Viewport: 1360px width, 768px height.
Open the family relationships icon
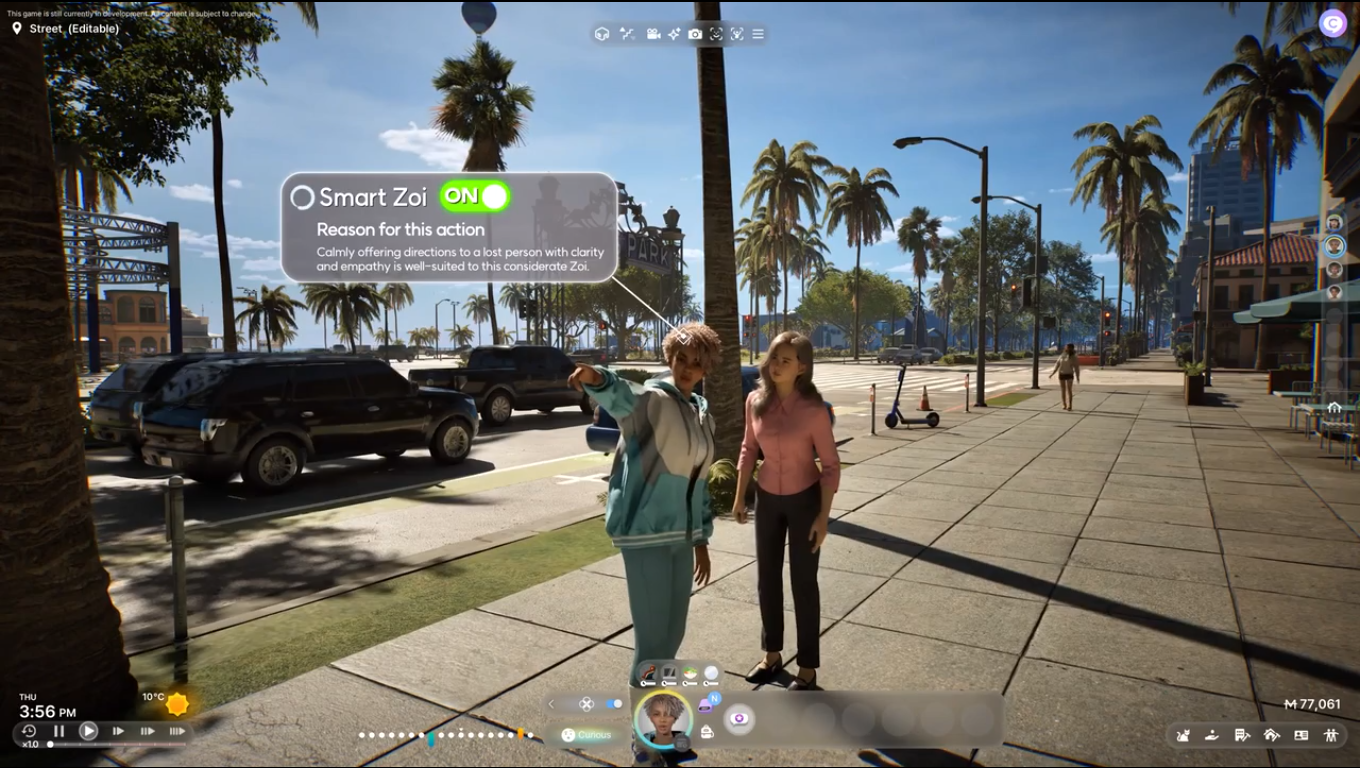point(1331,735)
